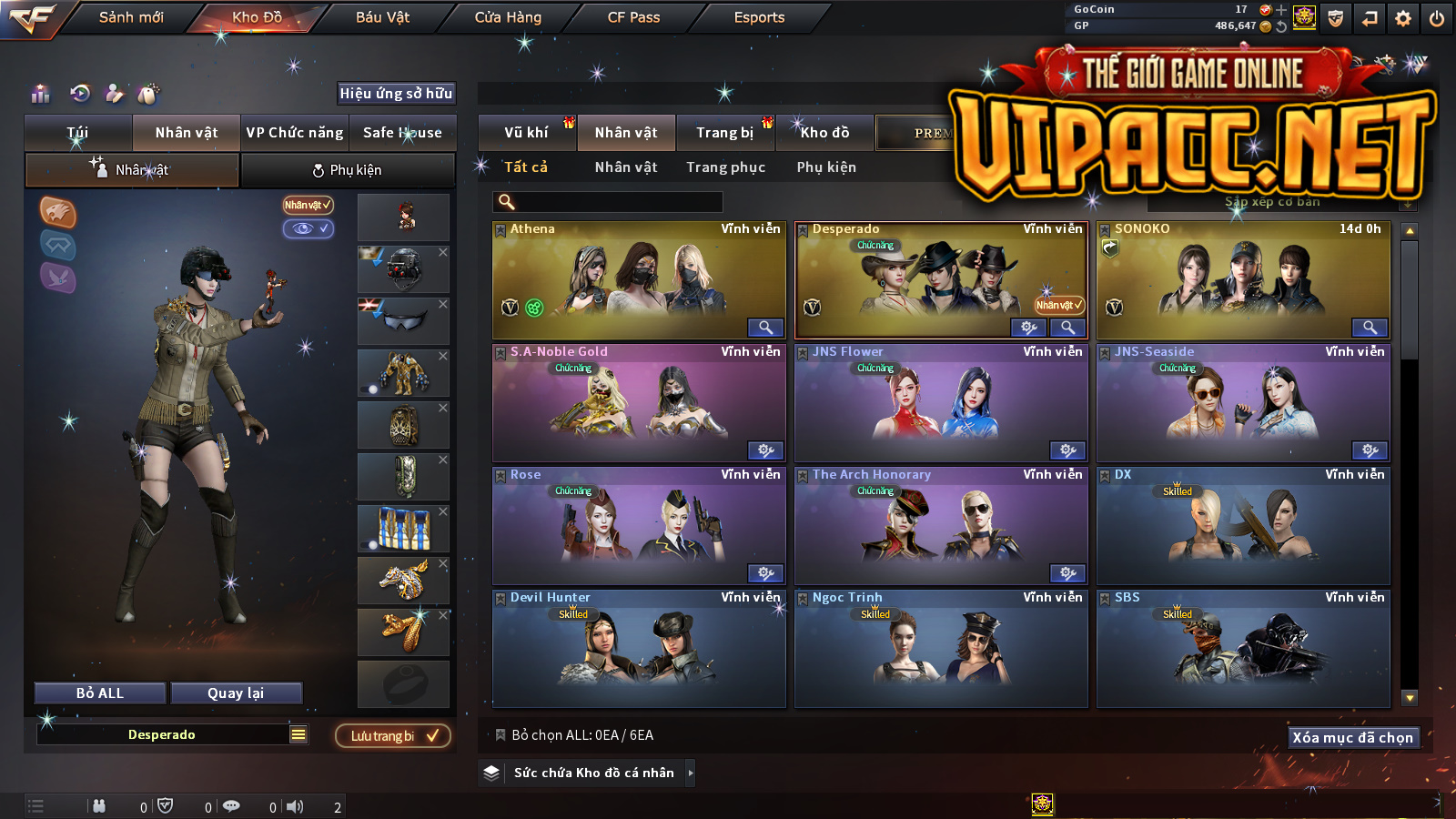The width and height of the screenshot is (1456, 819).
Task: Open the Esports tab
Action: tap(759, 17)
